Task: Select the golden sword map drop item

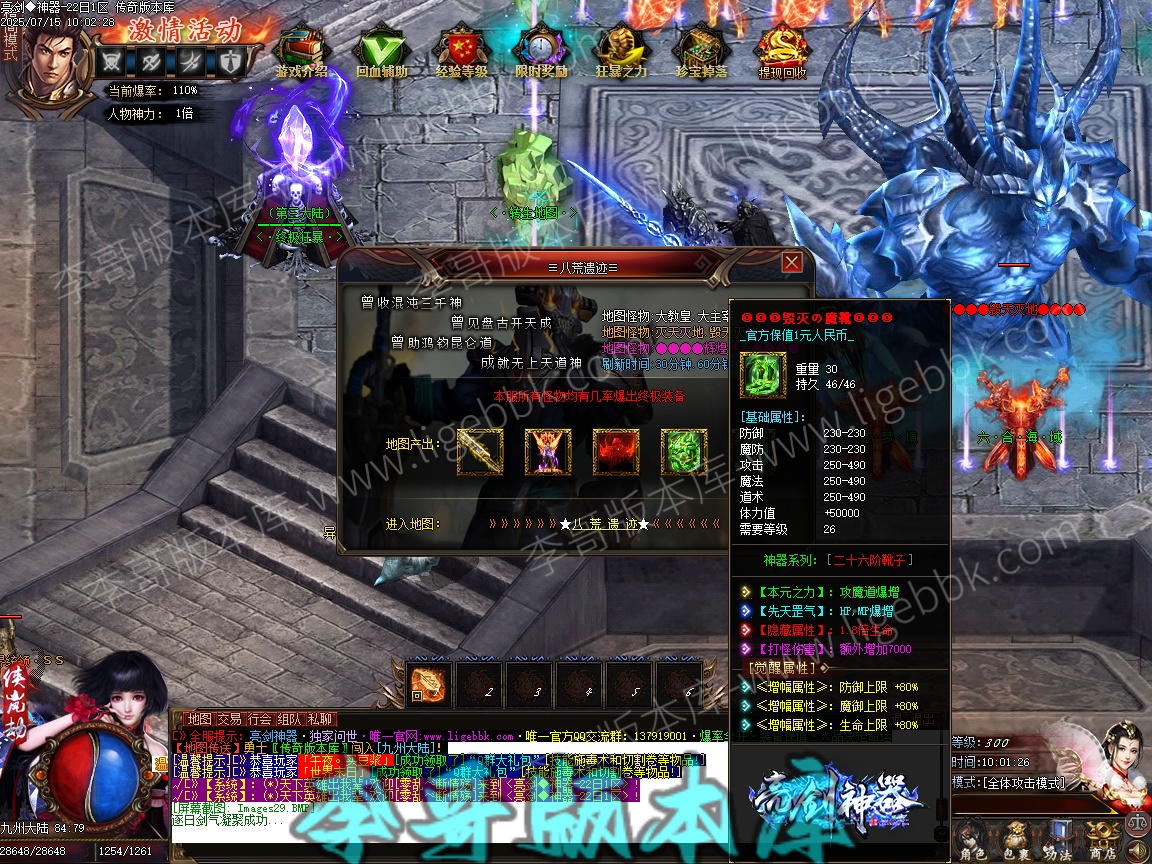Action: tap(481, 452)
